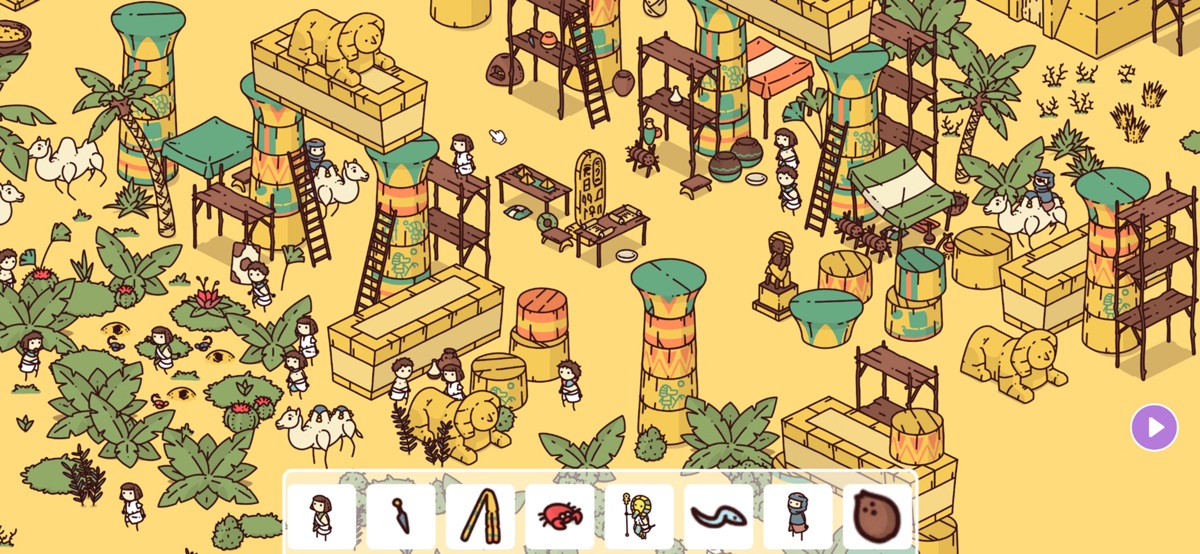Select the yellow striped cloth target
1200x554 pixels.
point(480,515)
